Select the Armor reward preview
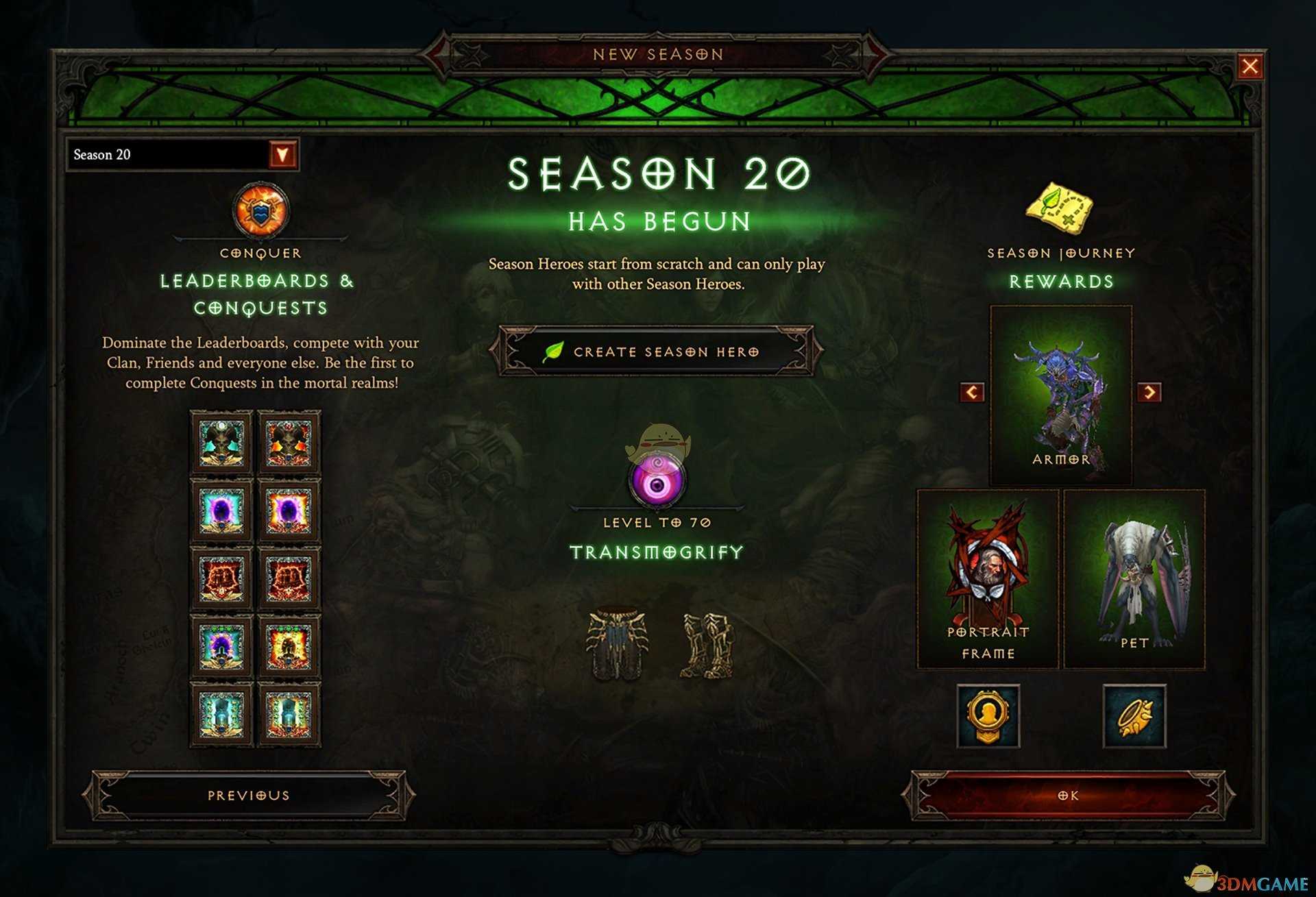Viewport: 1316px width, 897px height. 1060,396
